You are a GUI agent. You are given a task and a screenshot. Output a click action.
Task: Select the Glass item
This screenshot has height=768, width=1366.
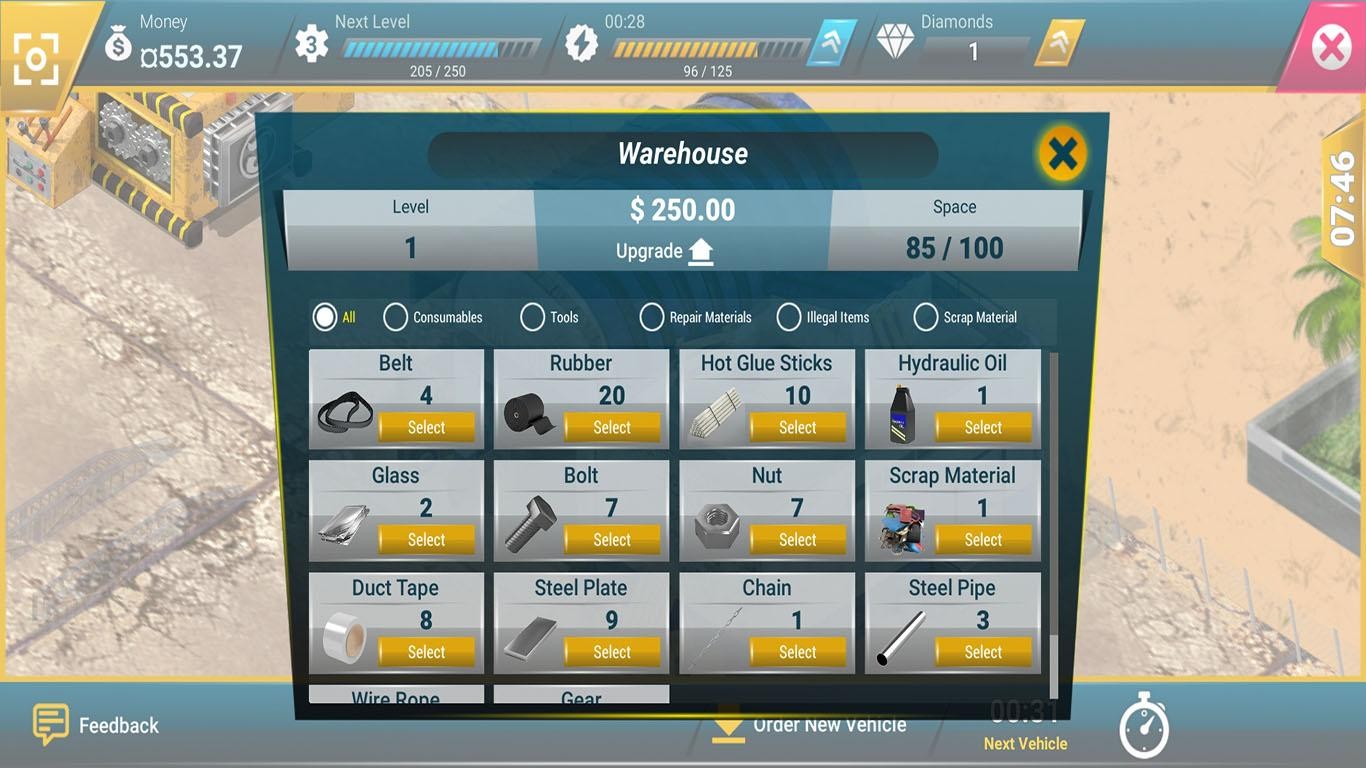coord(426,540)
